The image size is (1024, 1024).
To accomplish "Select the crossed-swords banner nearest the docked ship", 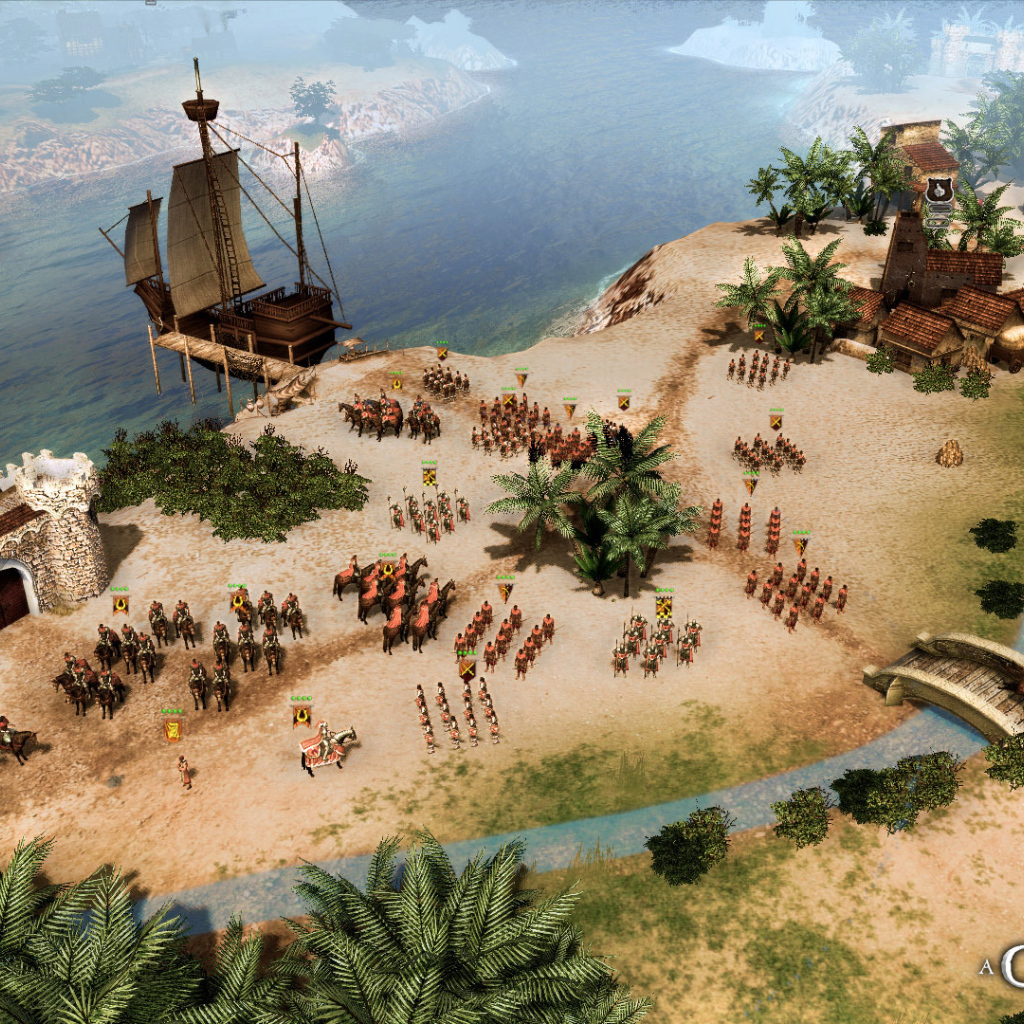I will 441,352.
